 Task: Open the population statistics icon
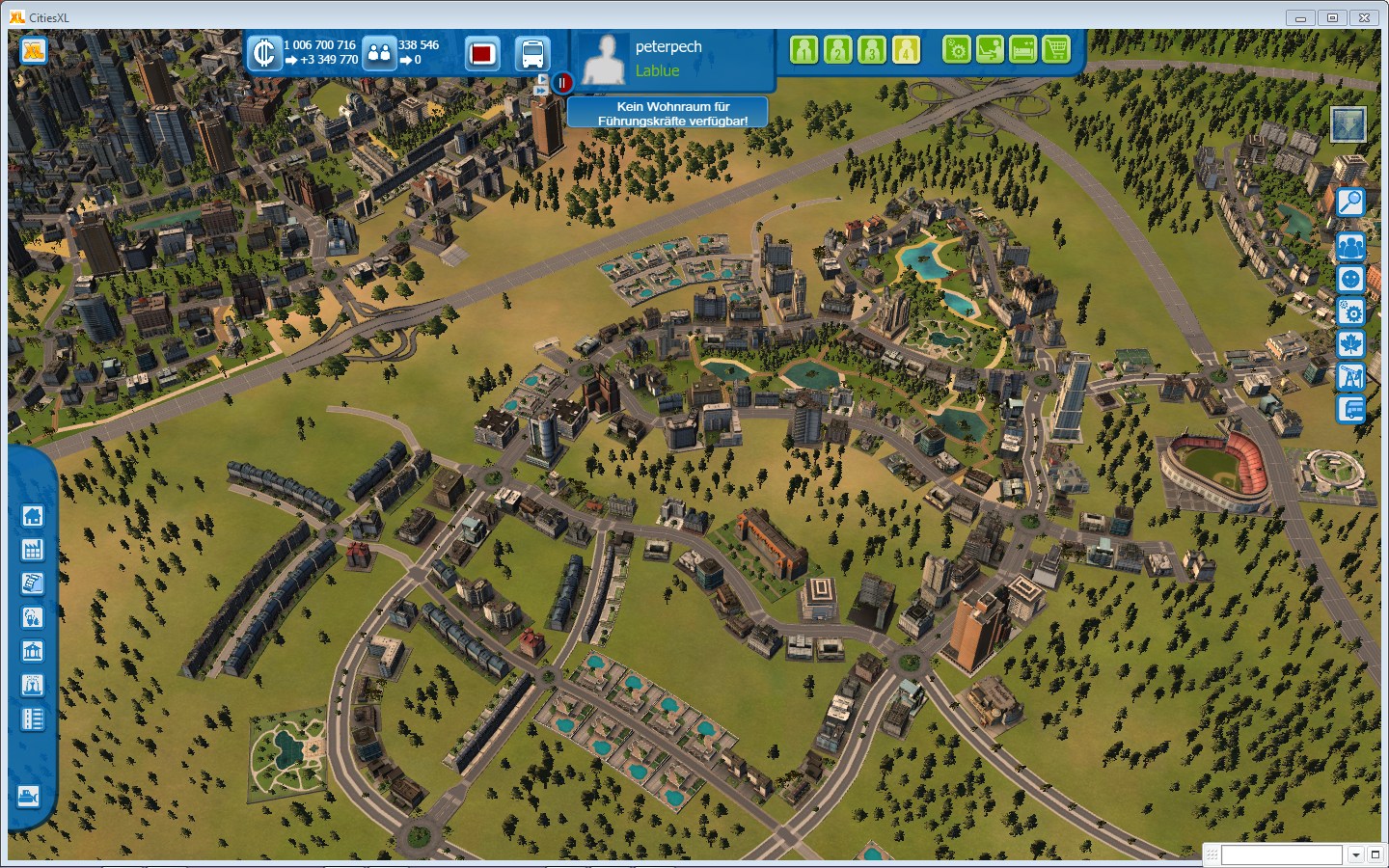(x=380, y=53)
